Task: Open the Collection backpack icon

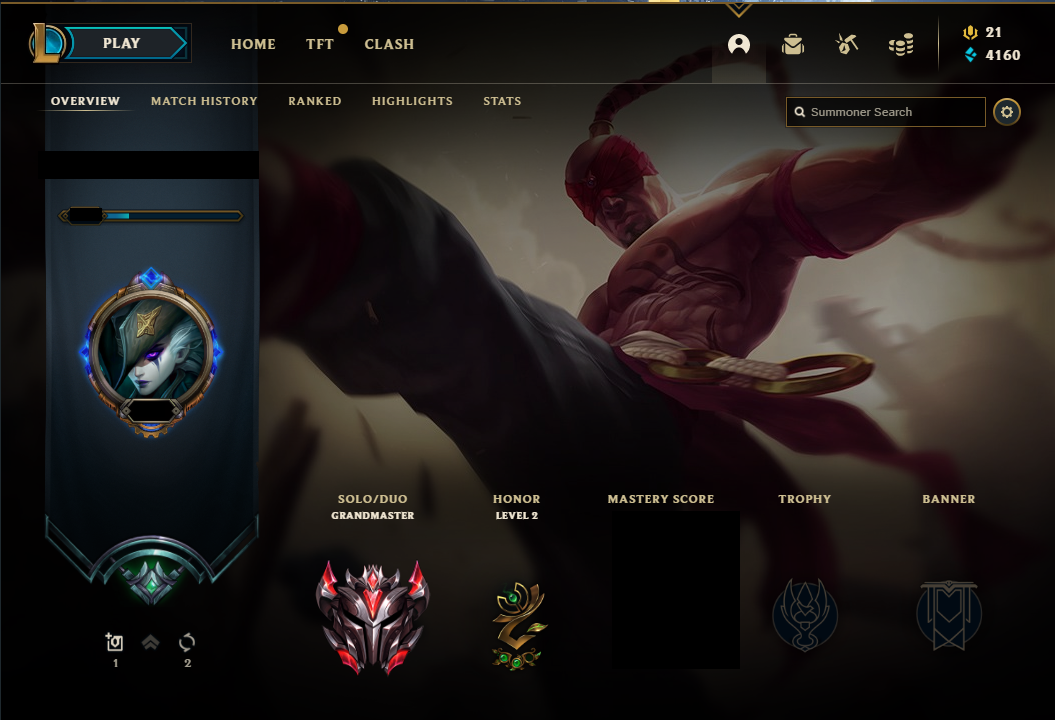Action: click(x=793, y=44)
